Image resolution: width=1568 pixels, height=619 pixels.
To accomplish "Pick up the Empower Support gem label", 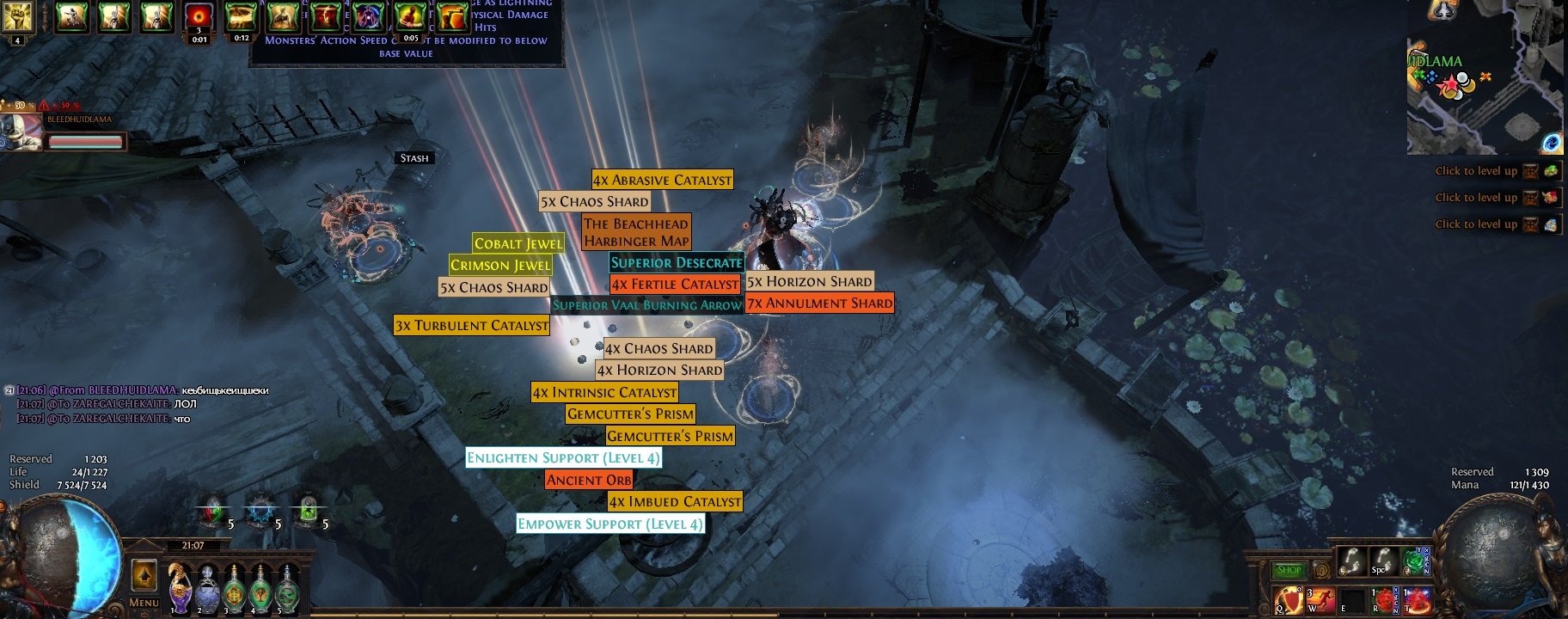I will (x=610, y=524).
